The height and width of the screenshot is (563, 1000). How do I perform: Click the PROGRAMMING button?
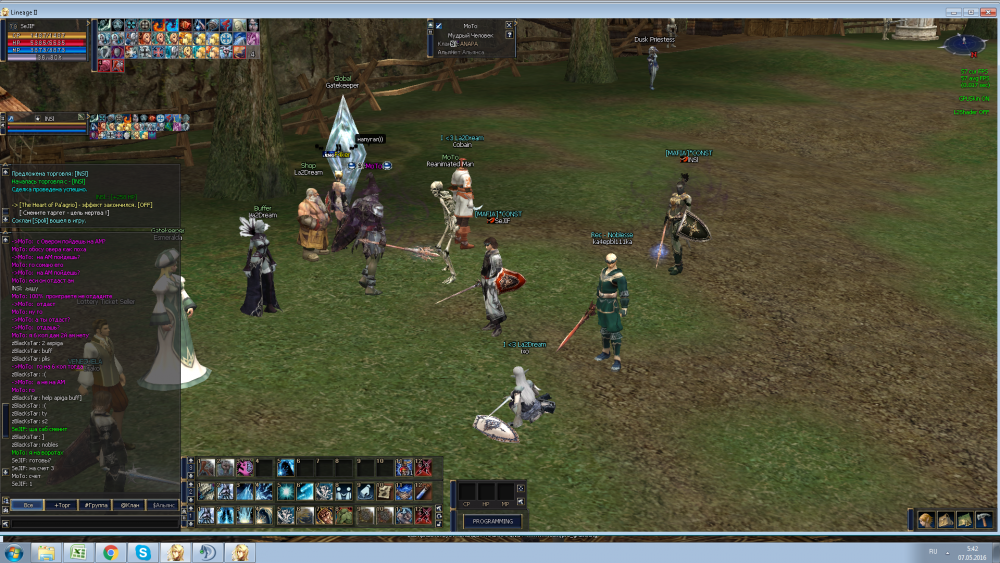(492, 521)
